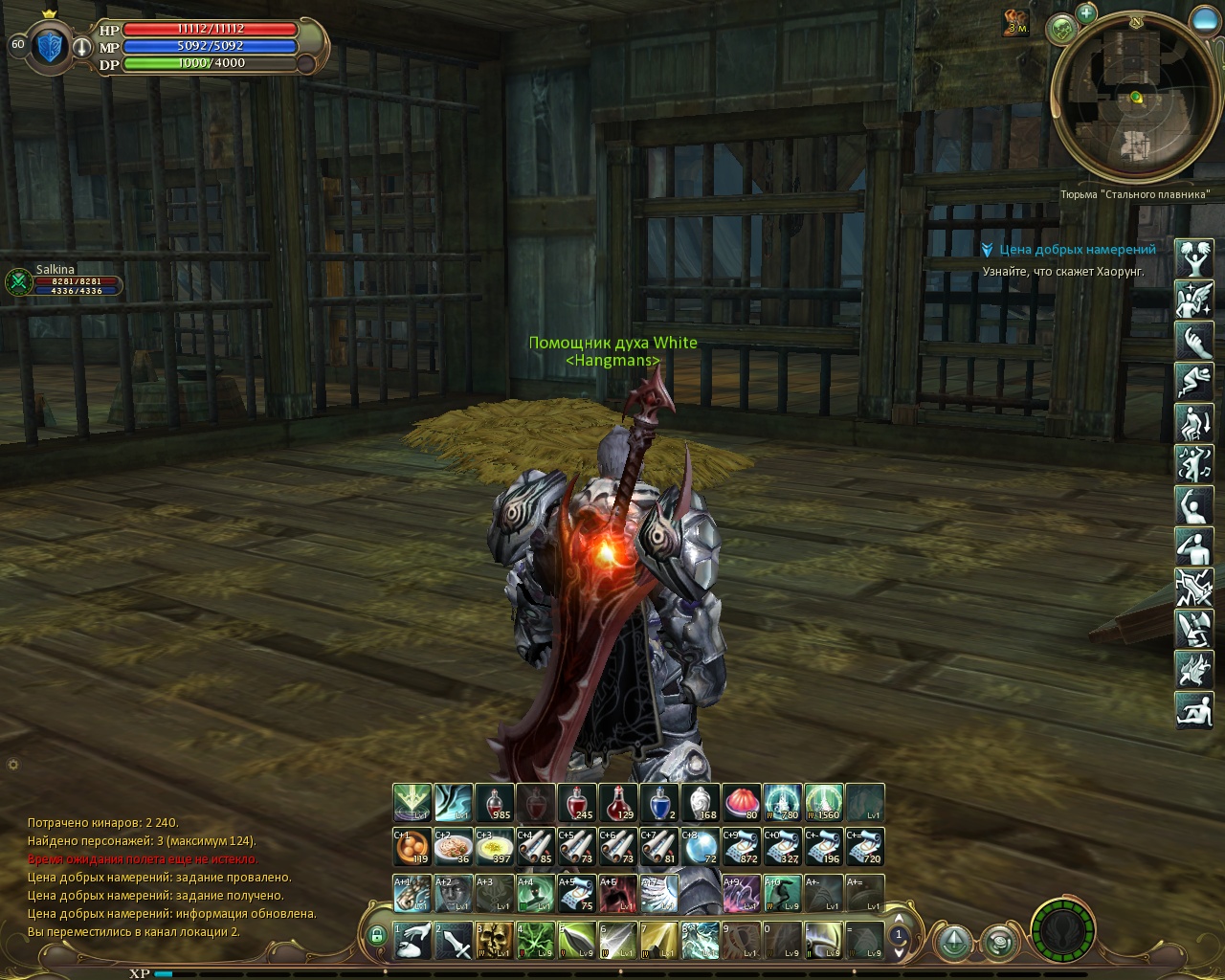This screenshot has height=980, width=1225.
Task: Choose the sit-on-chair emote icon
Action: tap(1193, 422)
